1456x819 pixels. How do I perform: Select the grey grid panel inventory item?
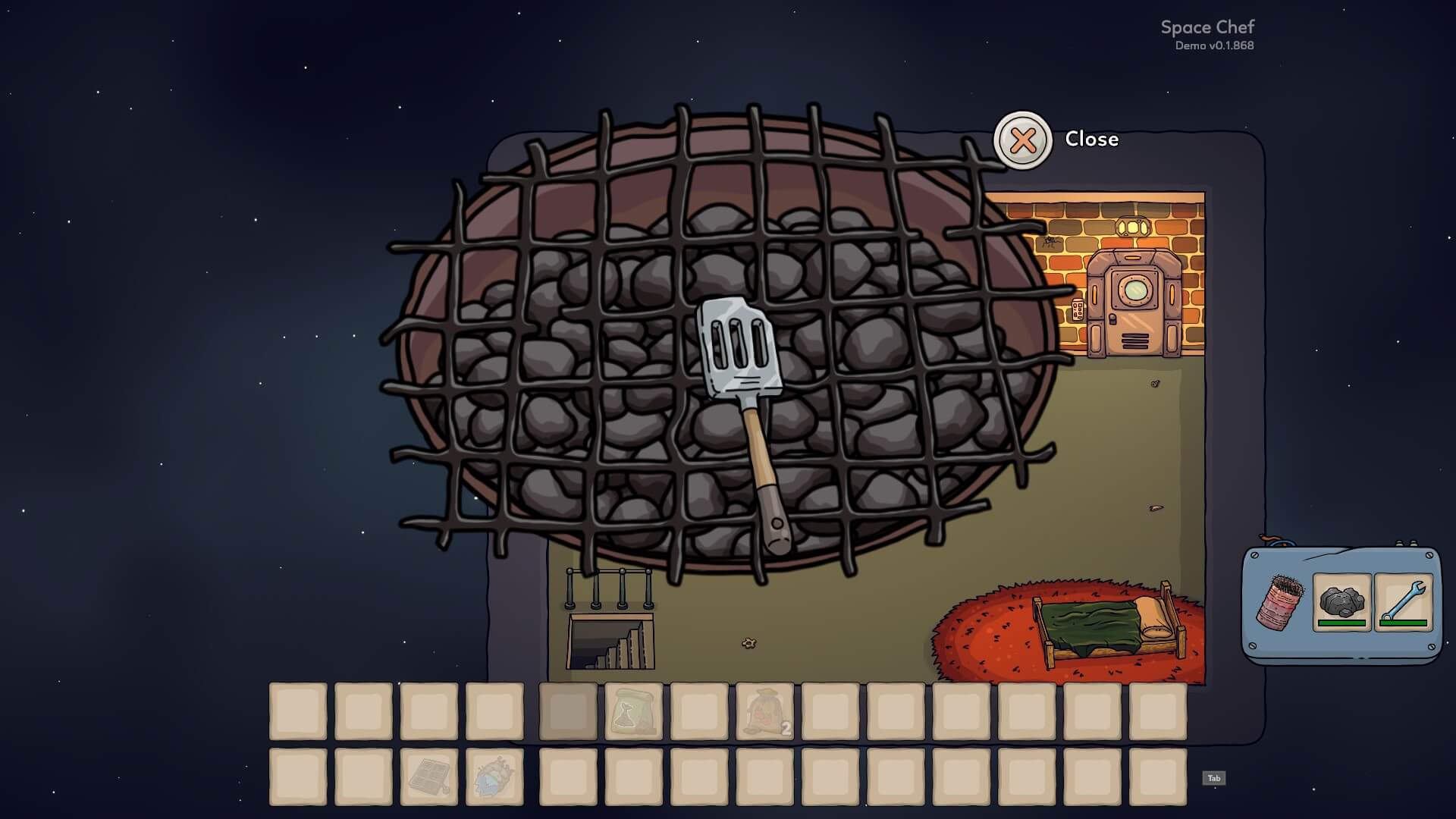point(429,777)
